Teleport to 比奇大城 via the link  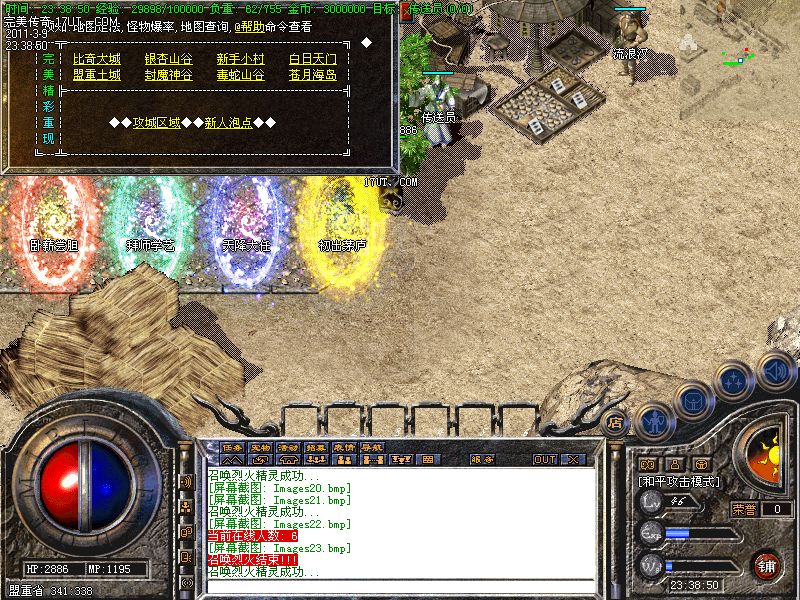(96, 59)
